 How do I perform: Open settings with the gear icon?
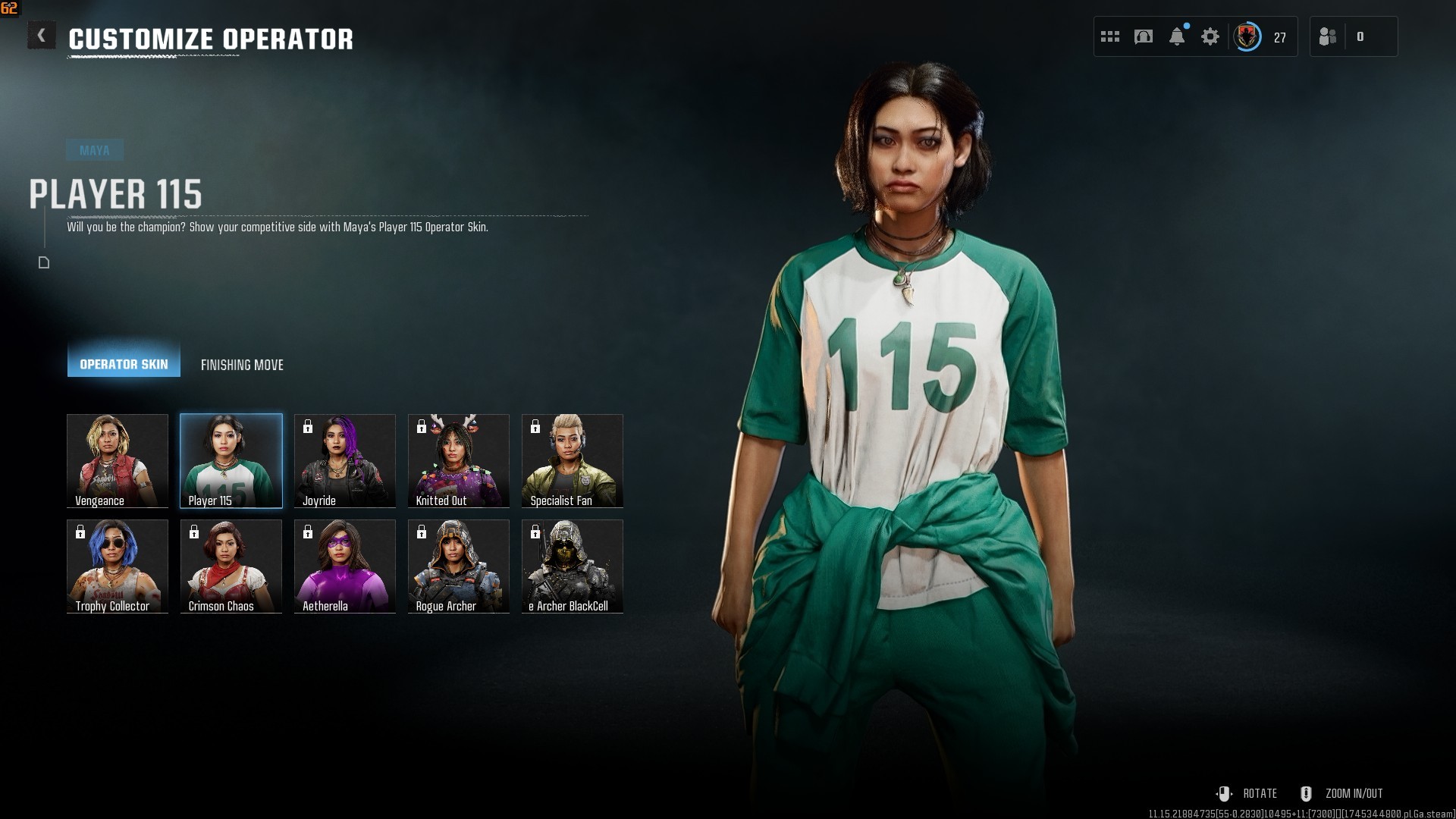(x=1210, y=36)
